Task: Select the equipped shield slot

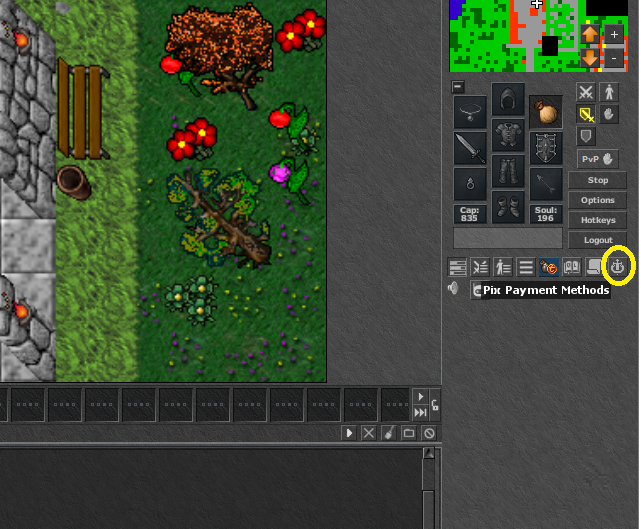Action: pos(546,148)
